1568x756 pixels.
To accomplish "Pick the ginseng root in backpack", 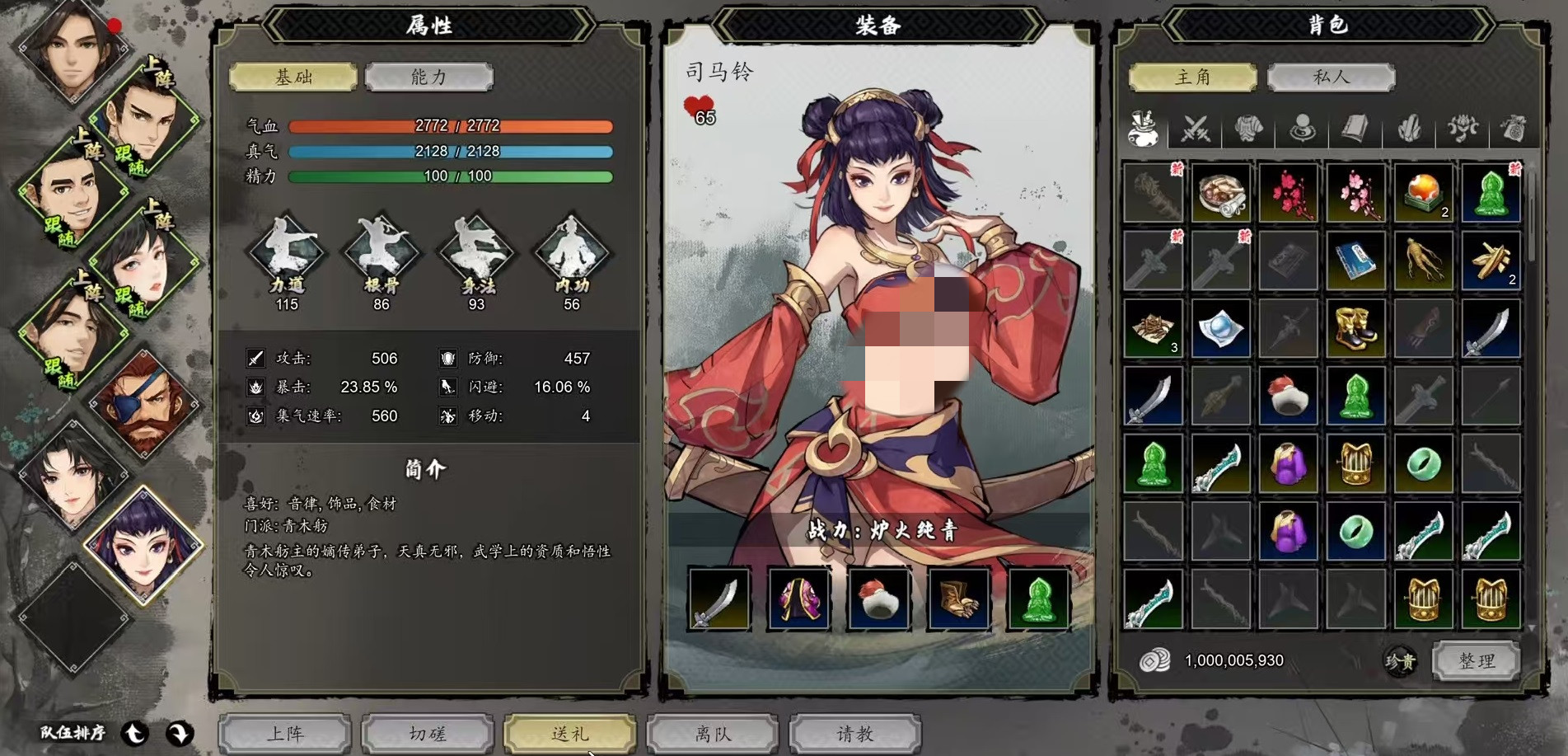I will [x=1423, y=261].
